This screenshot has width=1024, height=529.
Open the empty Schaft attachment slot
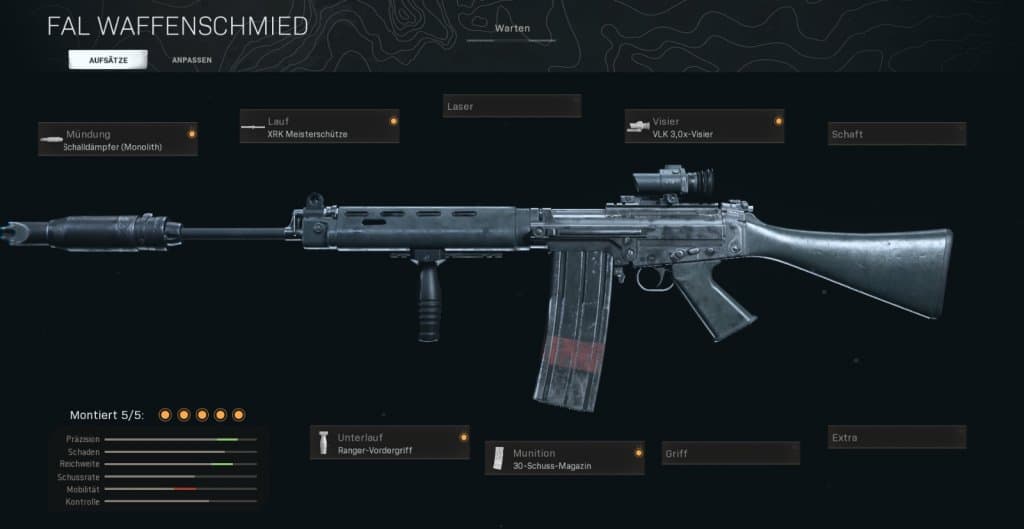click(x=897, y=134)
